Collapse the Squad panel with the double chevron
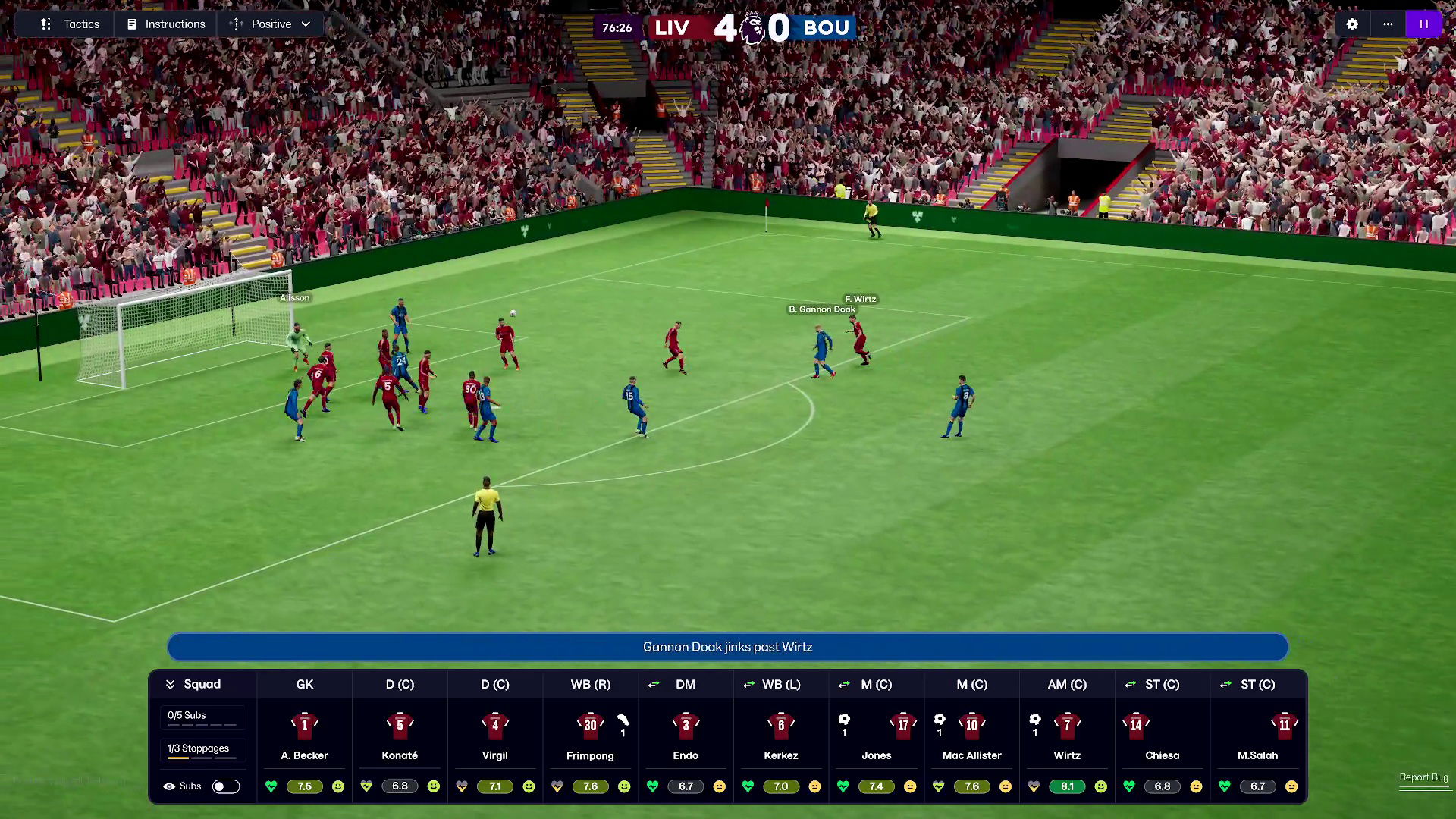 click(x=171, y=684)
